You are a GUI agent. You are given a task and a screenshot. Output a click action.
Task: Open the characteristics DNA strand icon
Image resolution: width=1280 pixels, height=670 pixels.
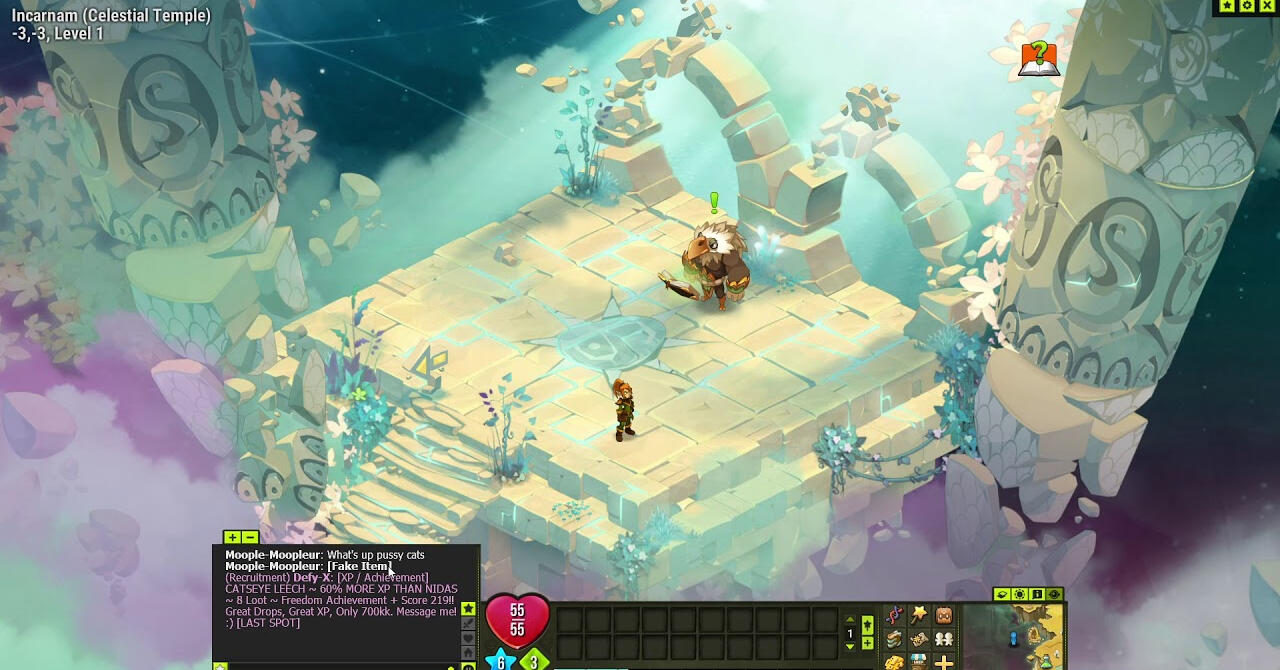[x=894, y=616]
